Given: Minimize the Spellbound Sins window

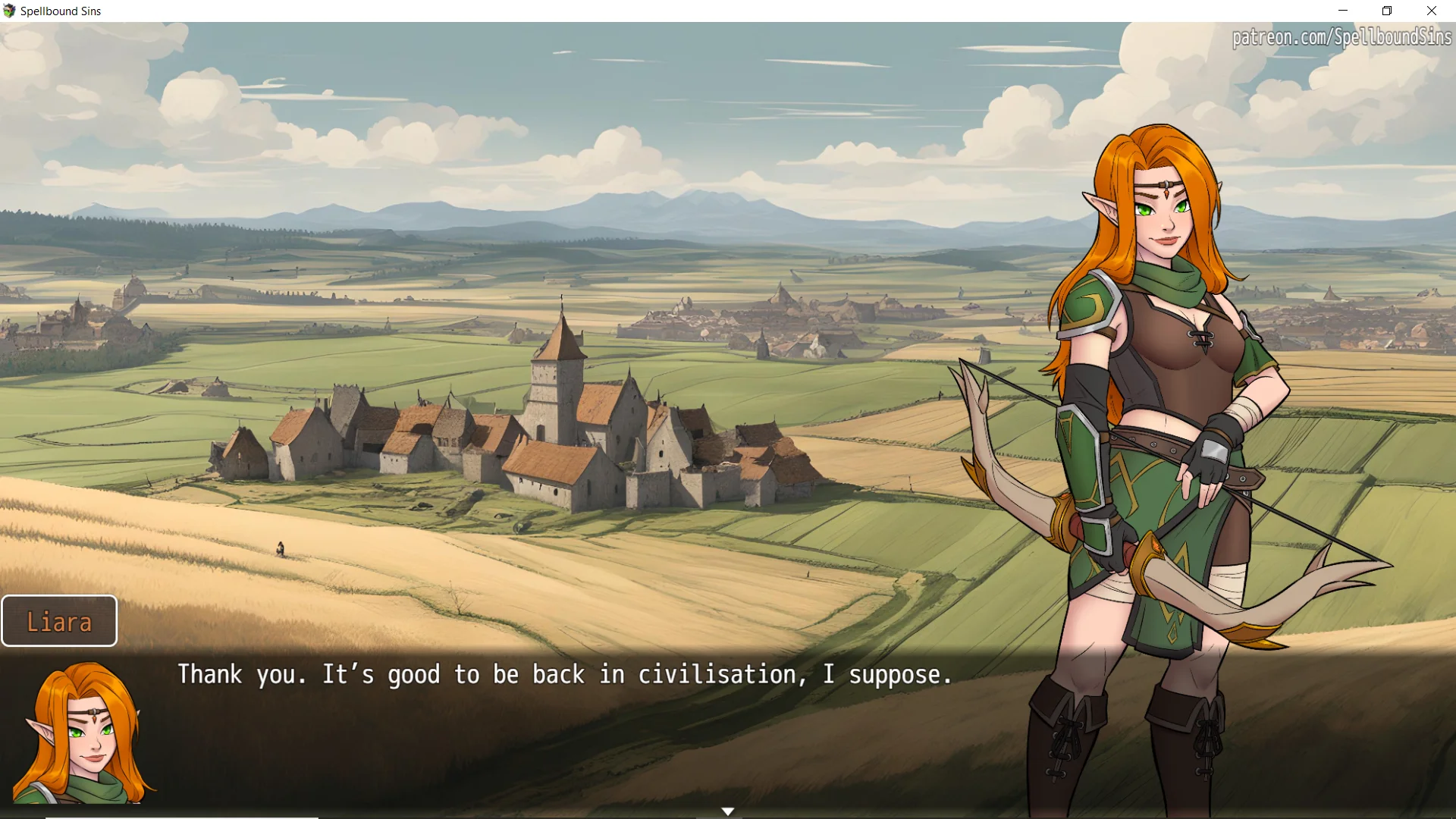Looking at the screenshot, I should [1343, 11].
